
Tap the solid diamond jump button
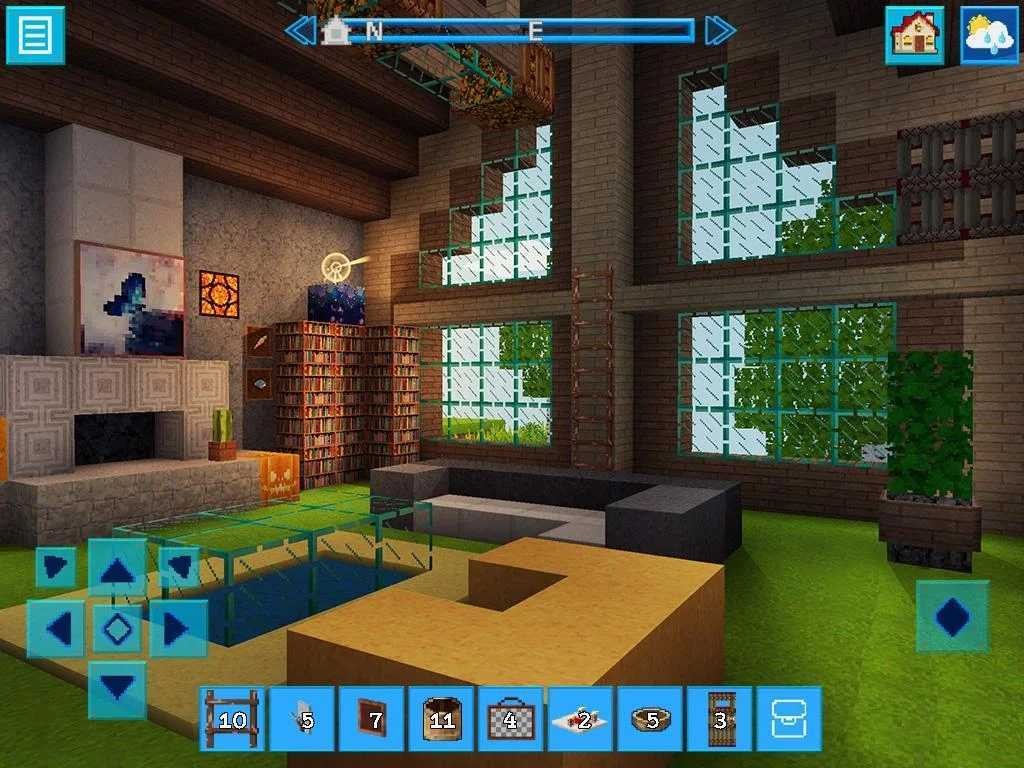[x=952, y=616]
